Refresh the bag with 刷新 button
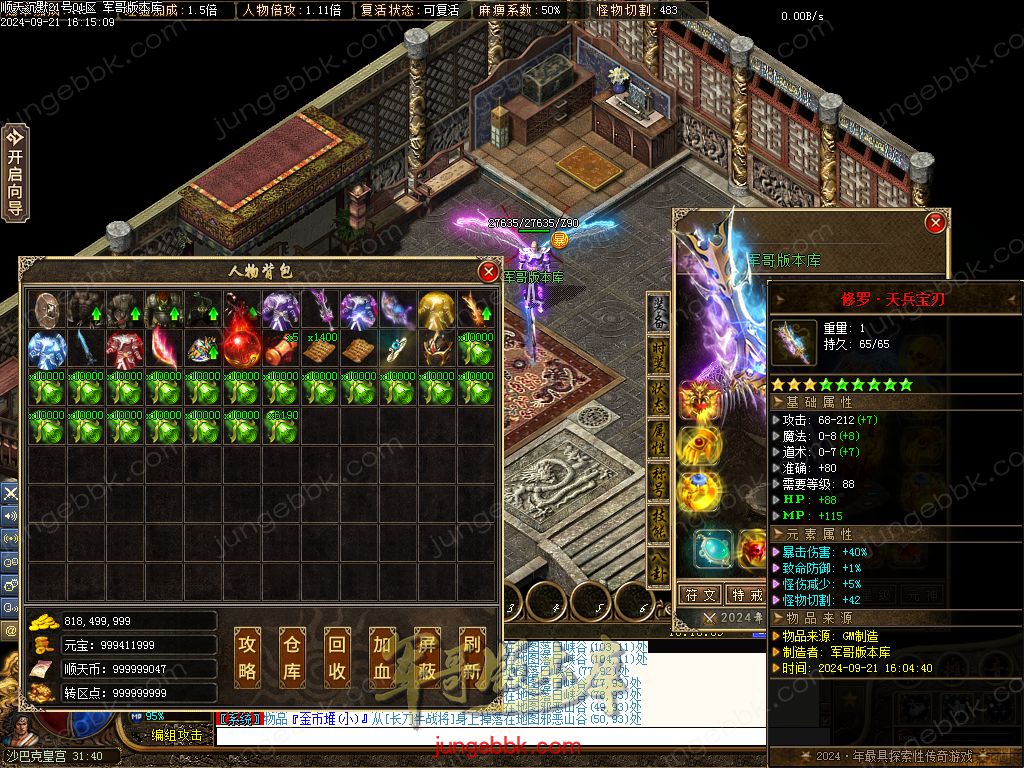 coord(472,657)
